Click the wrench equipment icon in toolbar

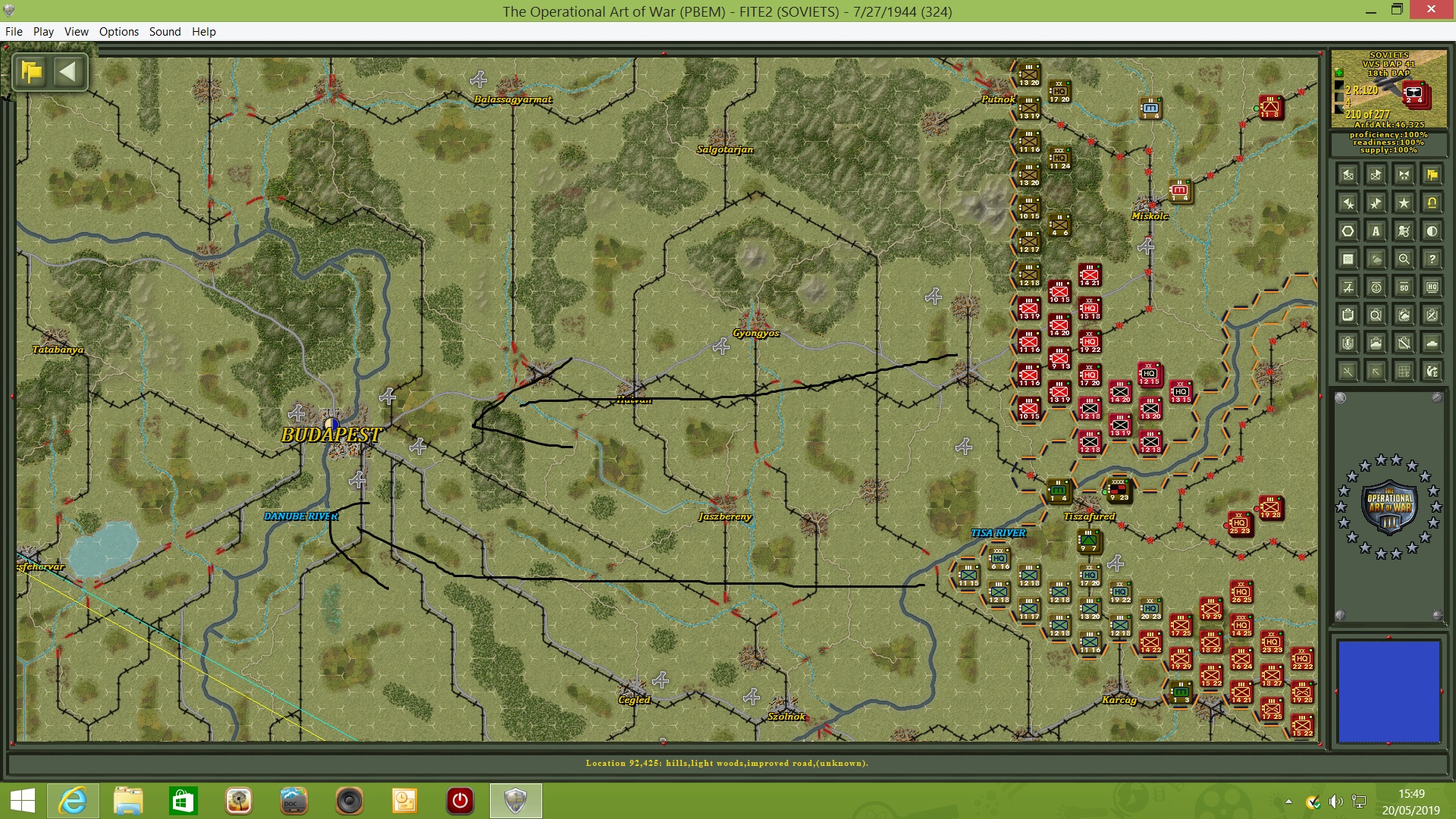[1404, 343]
